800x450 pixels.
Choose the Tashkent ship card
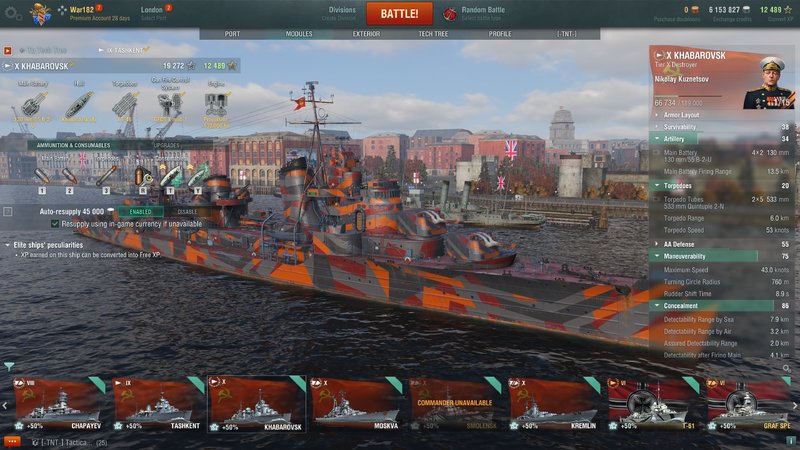tap(157, 402)
